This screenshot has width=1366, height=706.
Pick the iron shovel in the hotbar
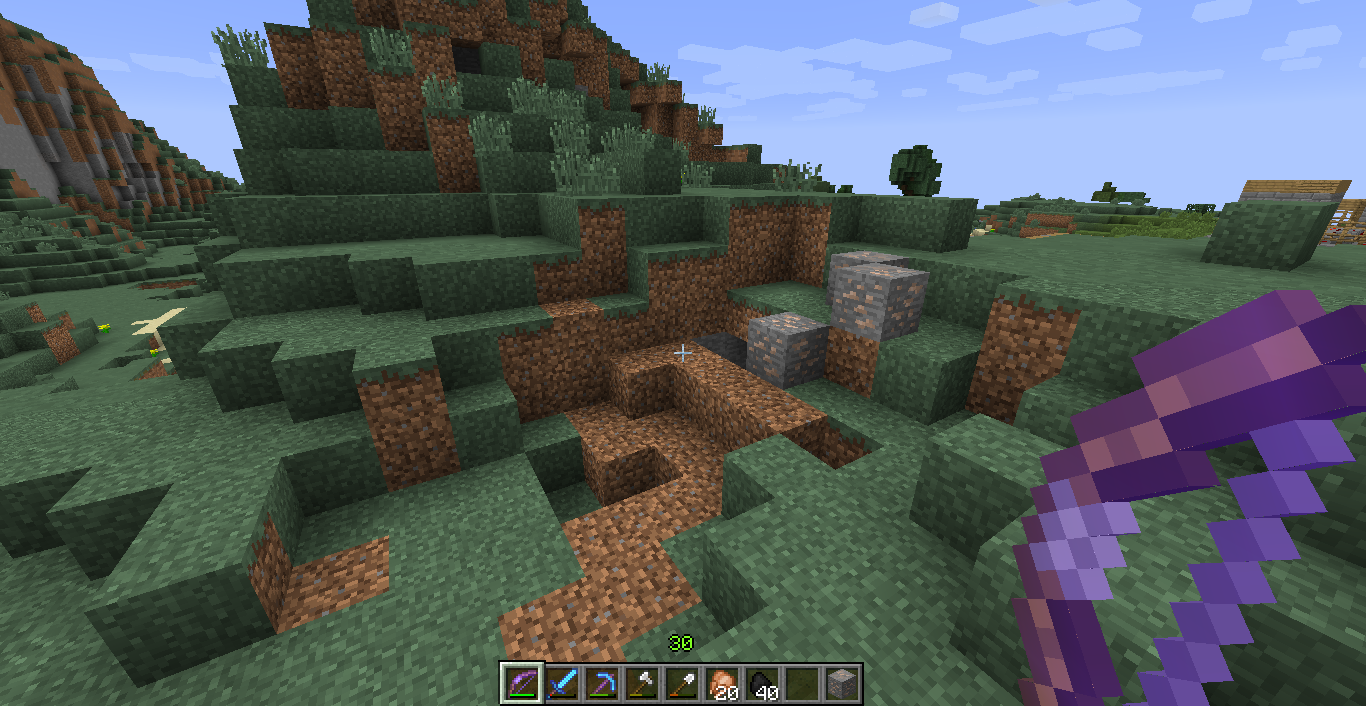pyautogui.click(x=681, y=684)
